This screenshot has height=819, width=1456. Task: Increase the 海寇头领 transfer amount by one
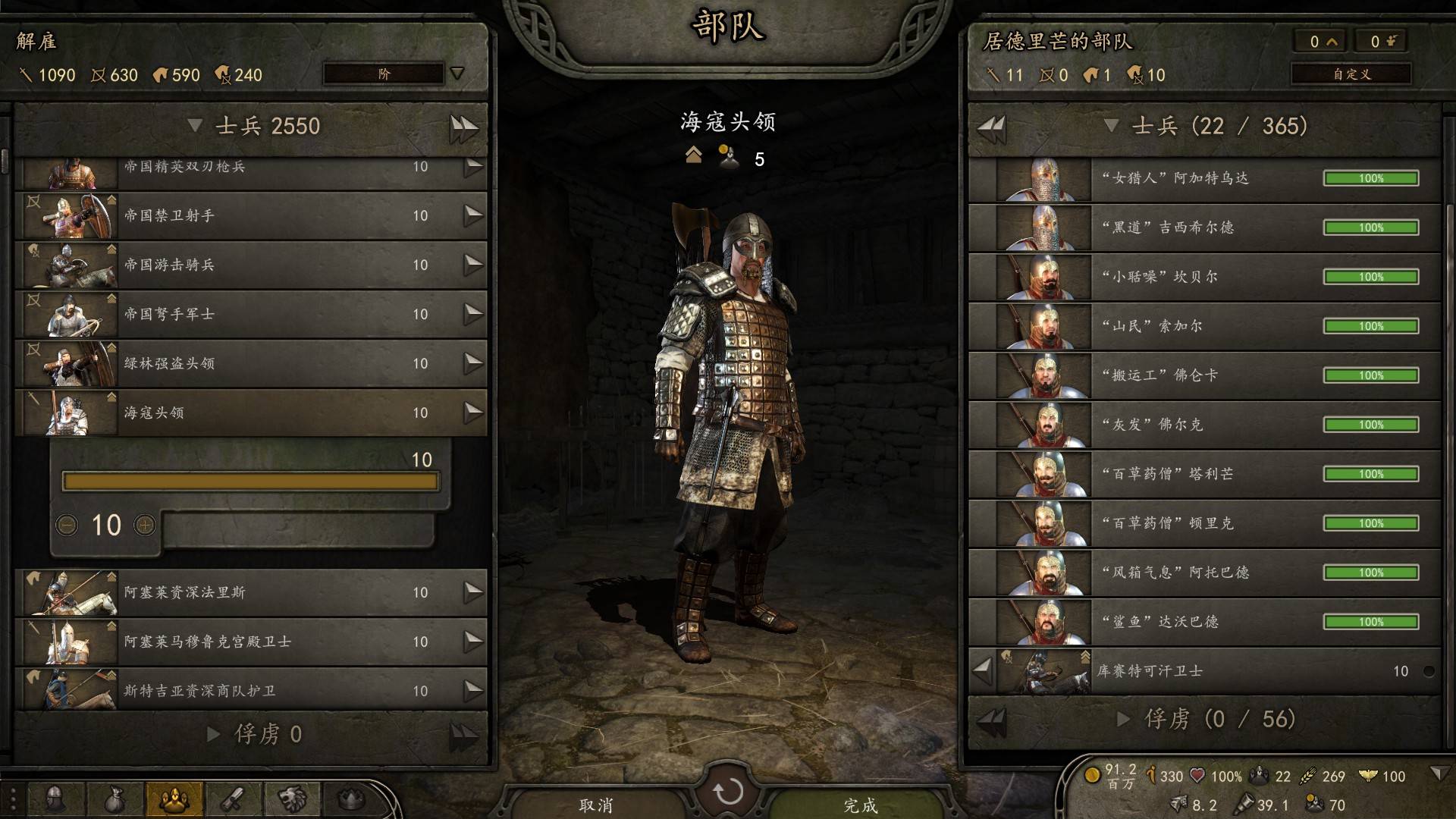[x=145, y=525]
